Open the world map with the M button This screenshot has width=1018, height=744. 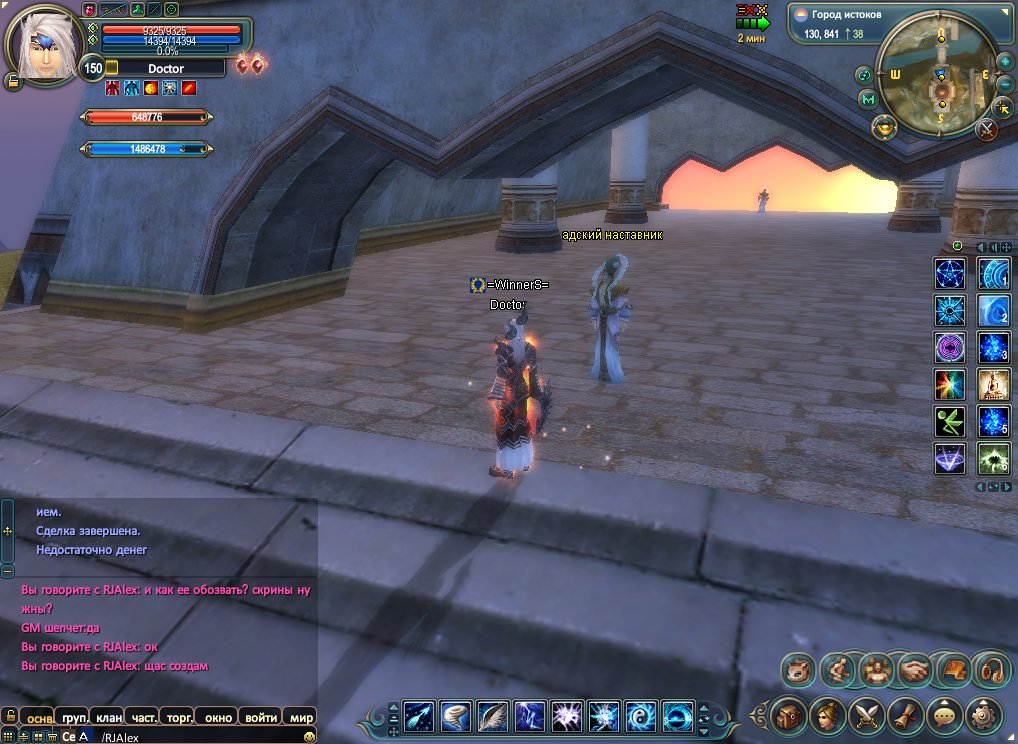(868, 99)
